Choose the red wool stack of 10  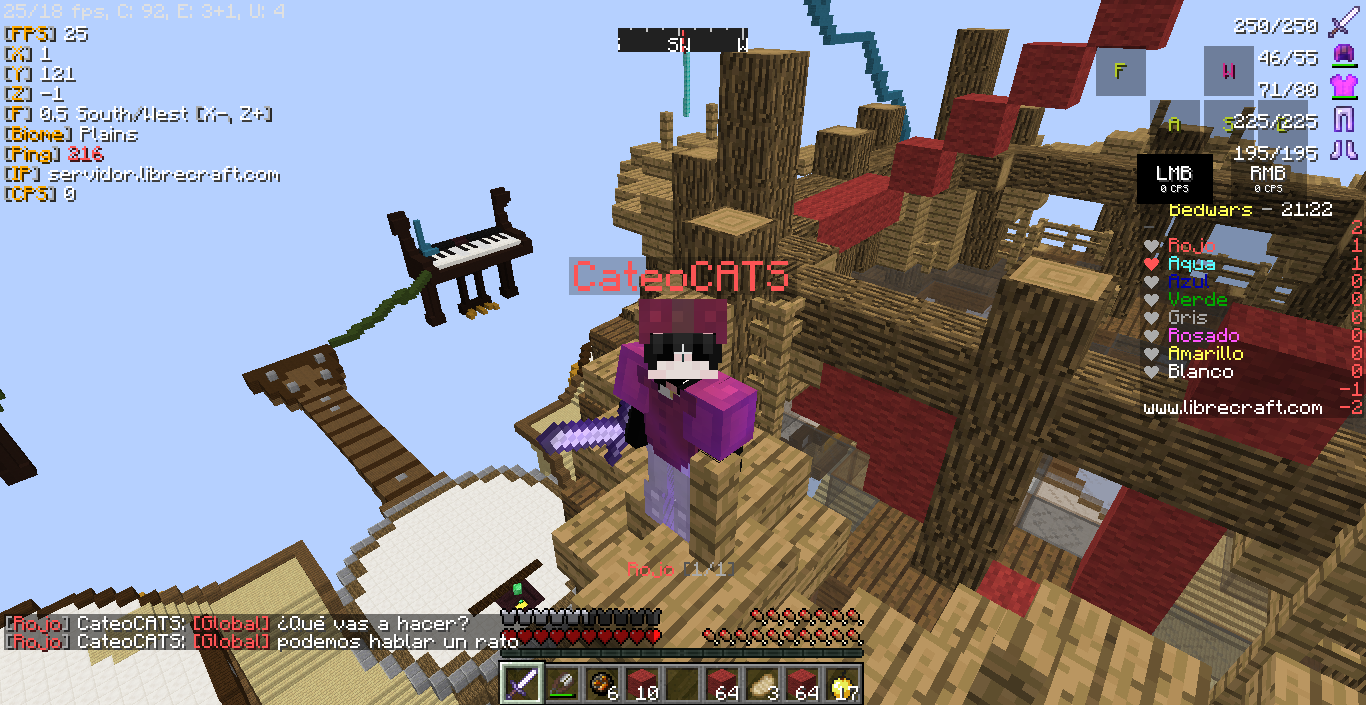[641, 684]
